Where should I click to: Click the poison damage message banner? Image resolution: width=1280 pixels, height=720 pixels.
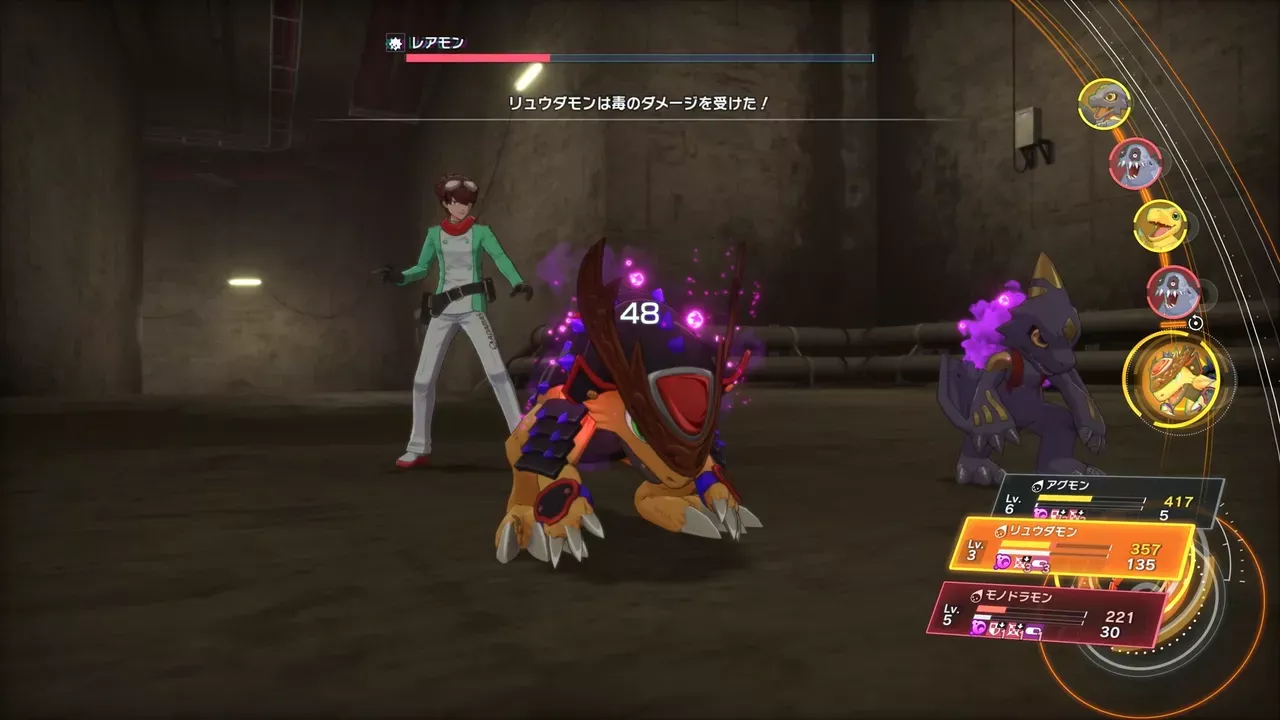tap(640, 104)
